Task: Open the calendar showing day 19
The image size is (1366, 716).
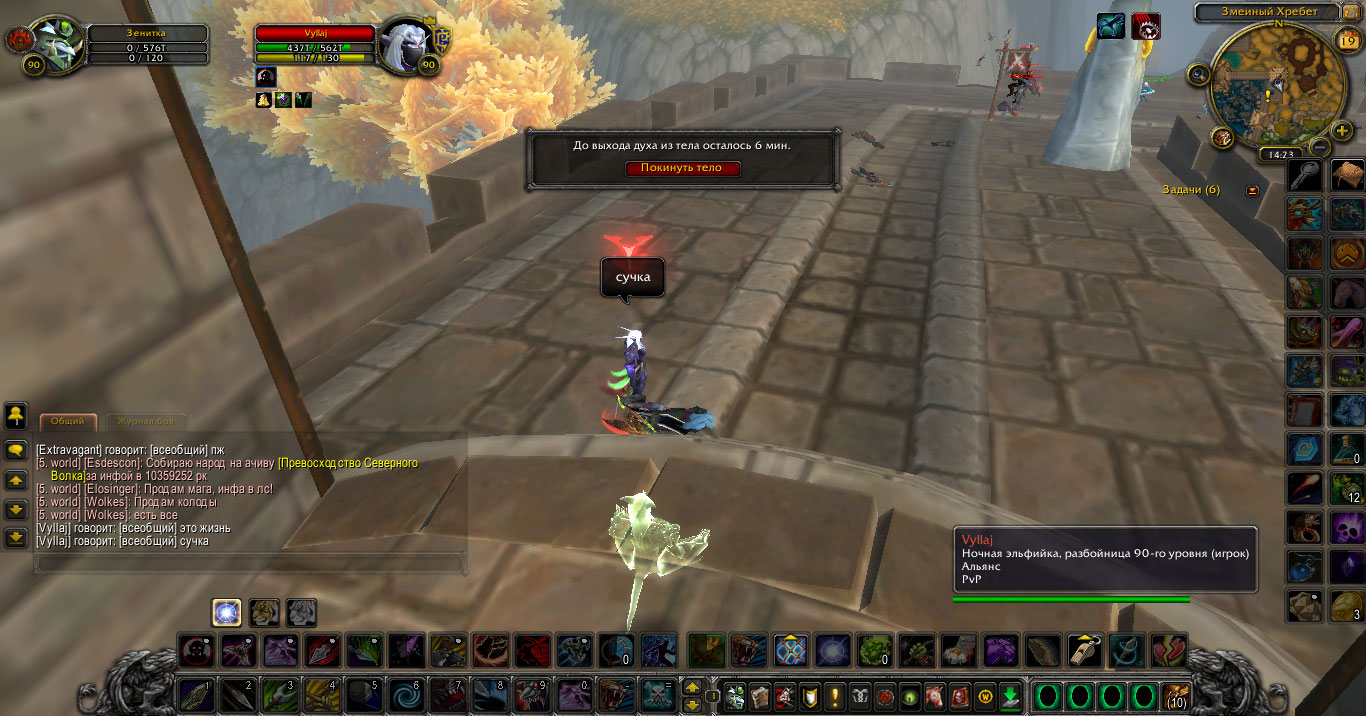Action: pyautogui.click(x=1347, y=40)
